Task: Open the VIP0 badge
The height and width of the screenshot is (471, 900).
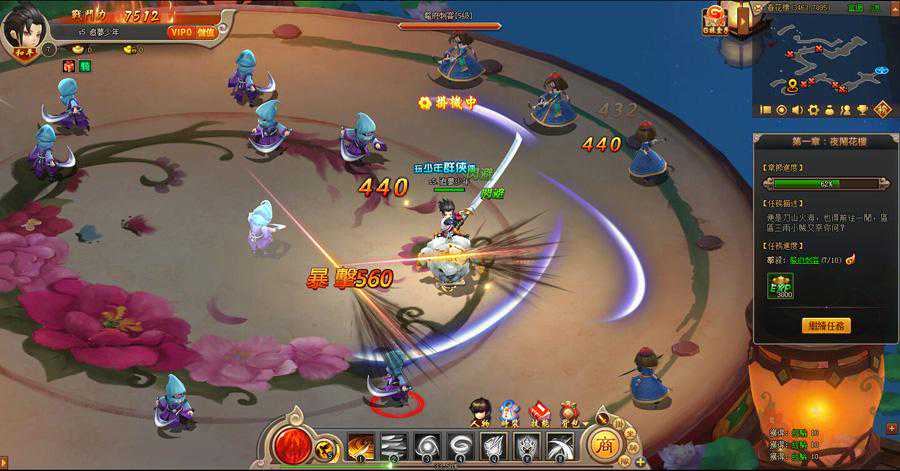Action: [180, 32]
